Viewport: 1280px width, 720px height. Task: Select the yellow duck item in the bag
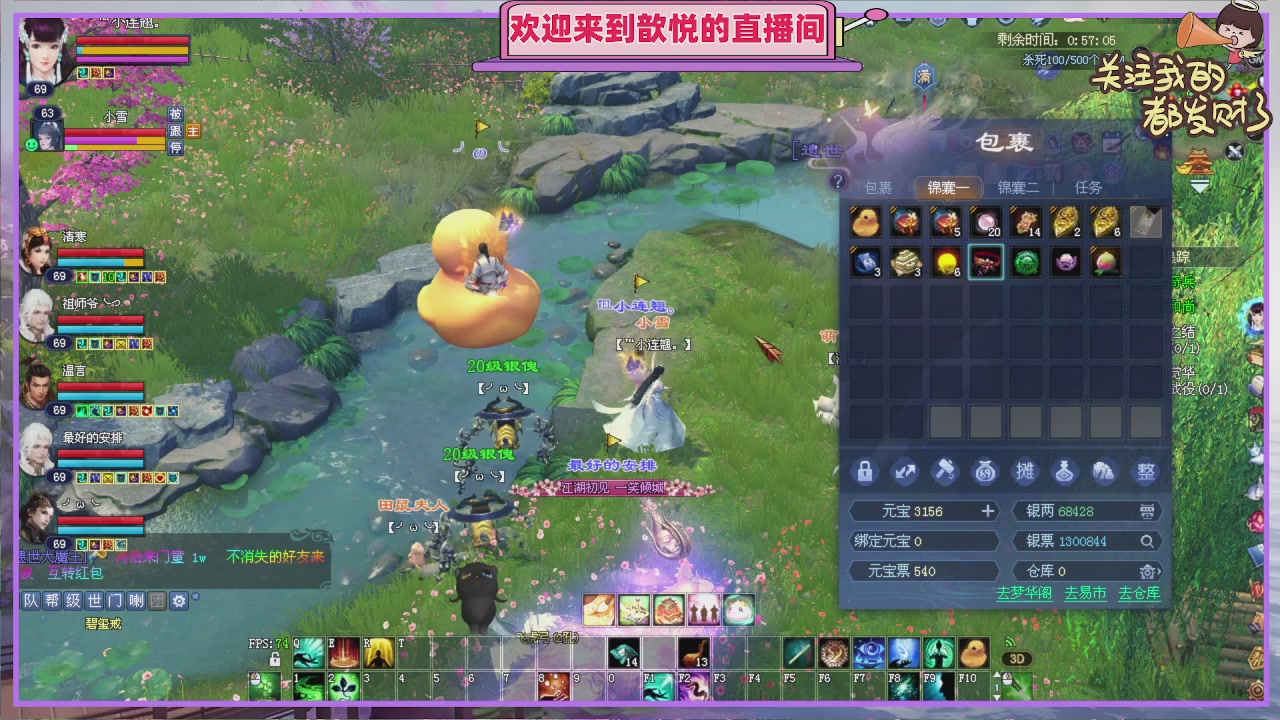pos(865,222)
